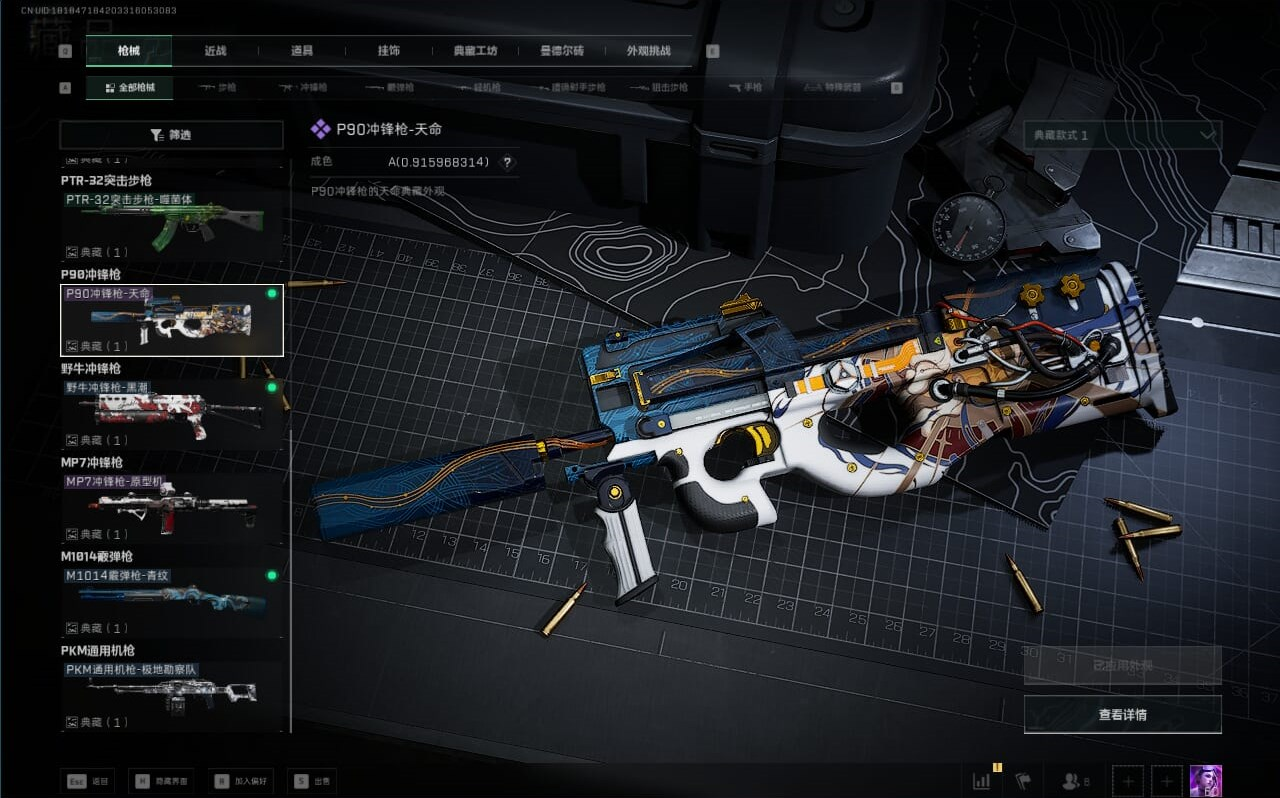The height and width of the screenshot is (798, 1280).
Task: Open 查看详情 view details
Action: coord(1122,714)
